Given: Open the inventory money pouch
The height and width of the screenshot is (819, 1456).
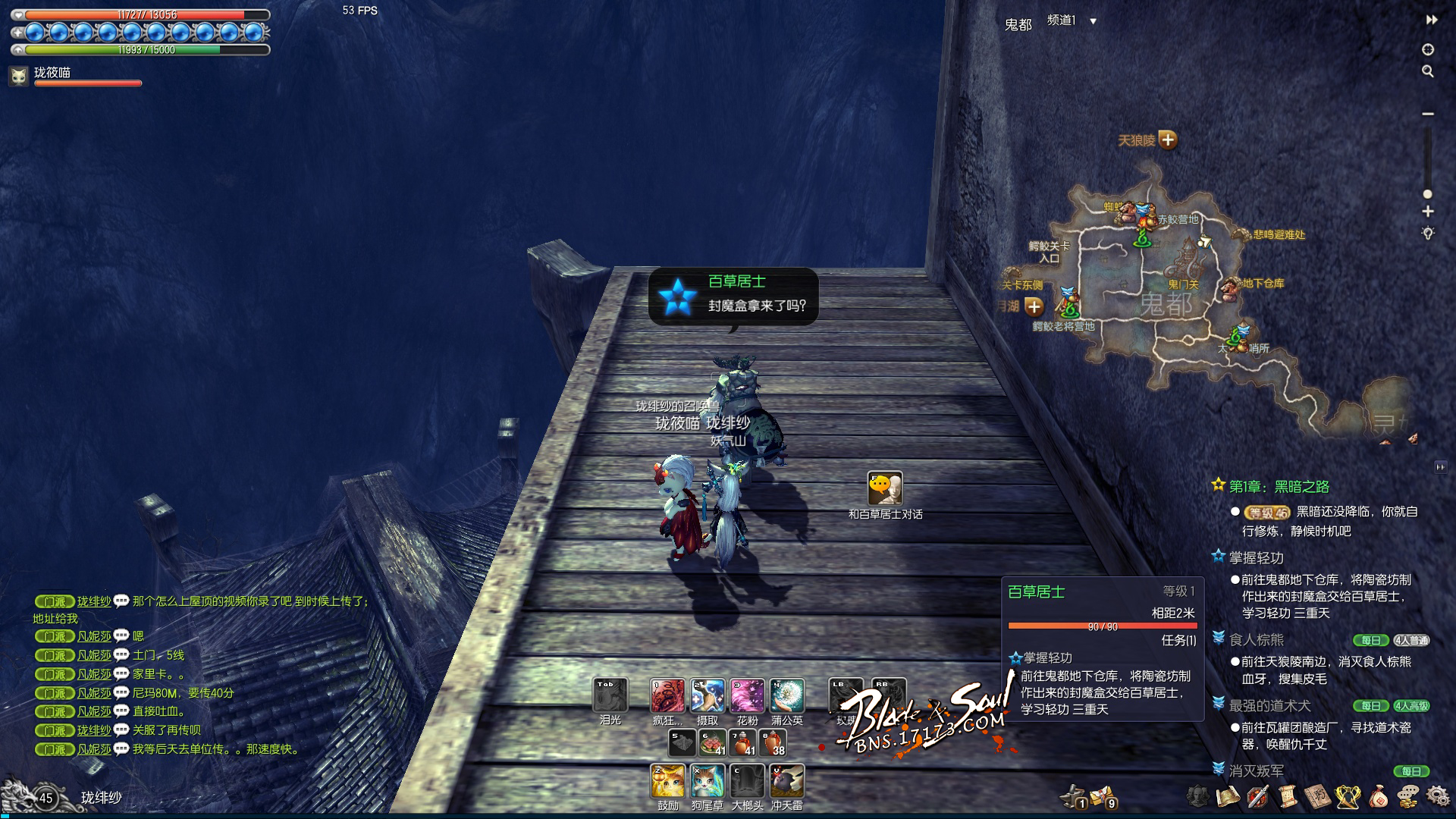Looking at the screenshot, I should pyautogui.click(x=1378, y=796).
